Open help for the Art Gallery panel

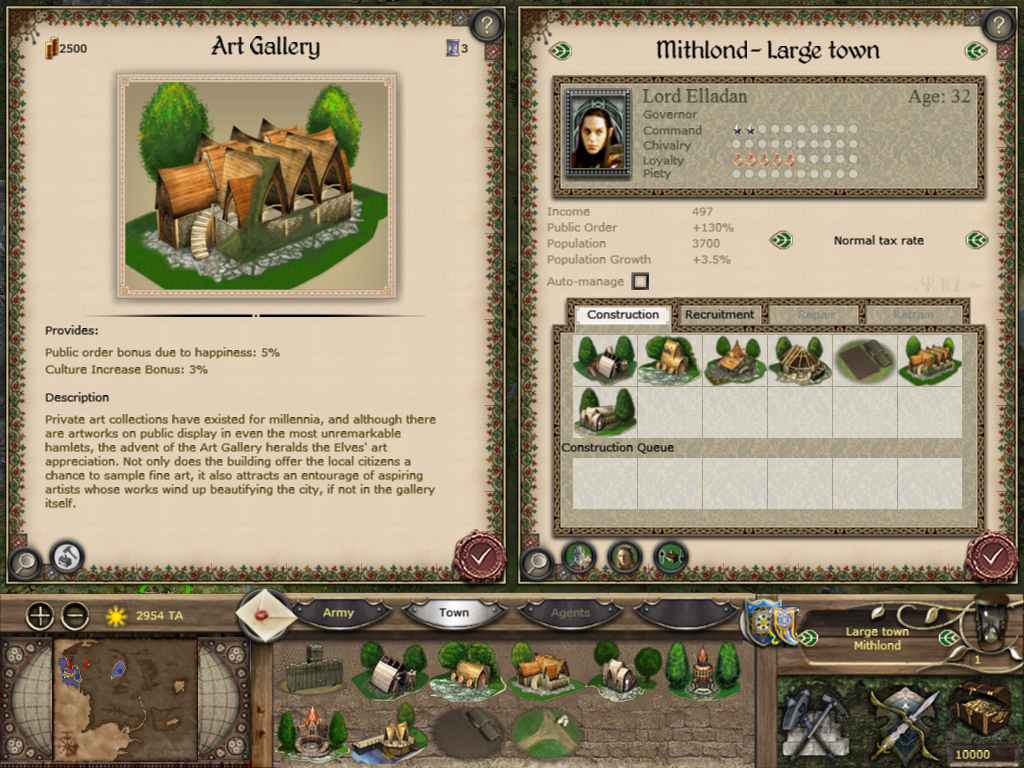click(486, 25)
